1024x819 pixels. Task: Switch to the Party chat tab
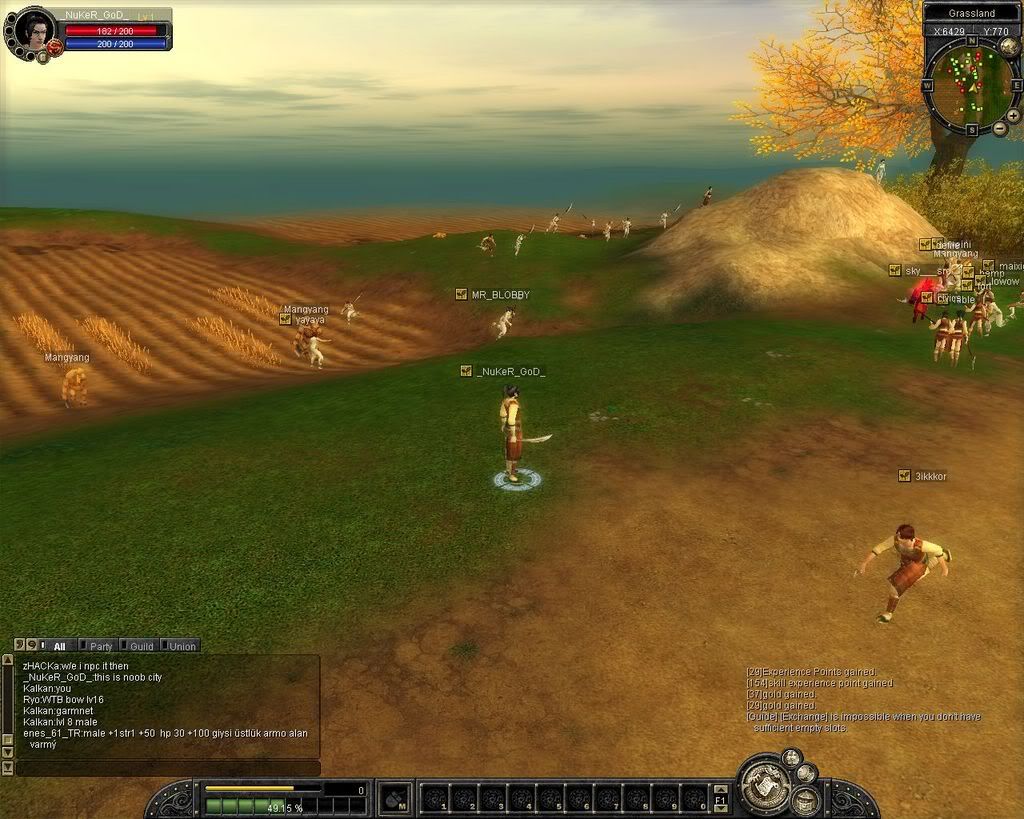tap(97, 646)
